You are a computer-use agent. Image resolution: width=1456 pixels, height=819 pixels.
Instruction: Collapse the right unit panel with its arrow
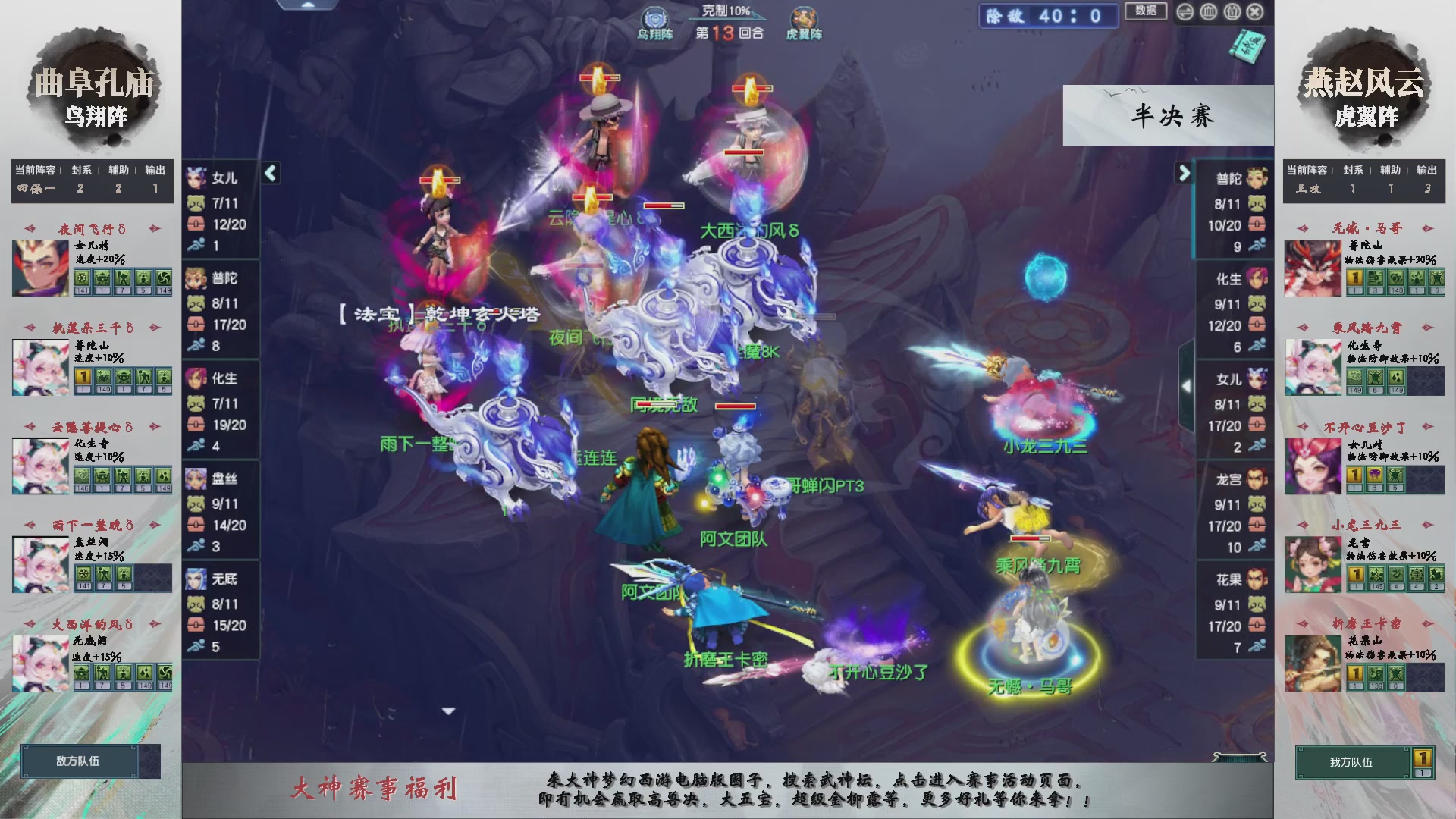[x=1184, y=174]
